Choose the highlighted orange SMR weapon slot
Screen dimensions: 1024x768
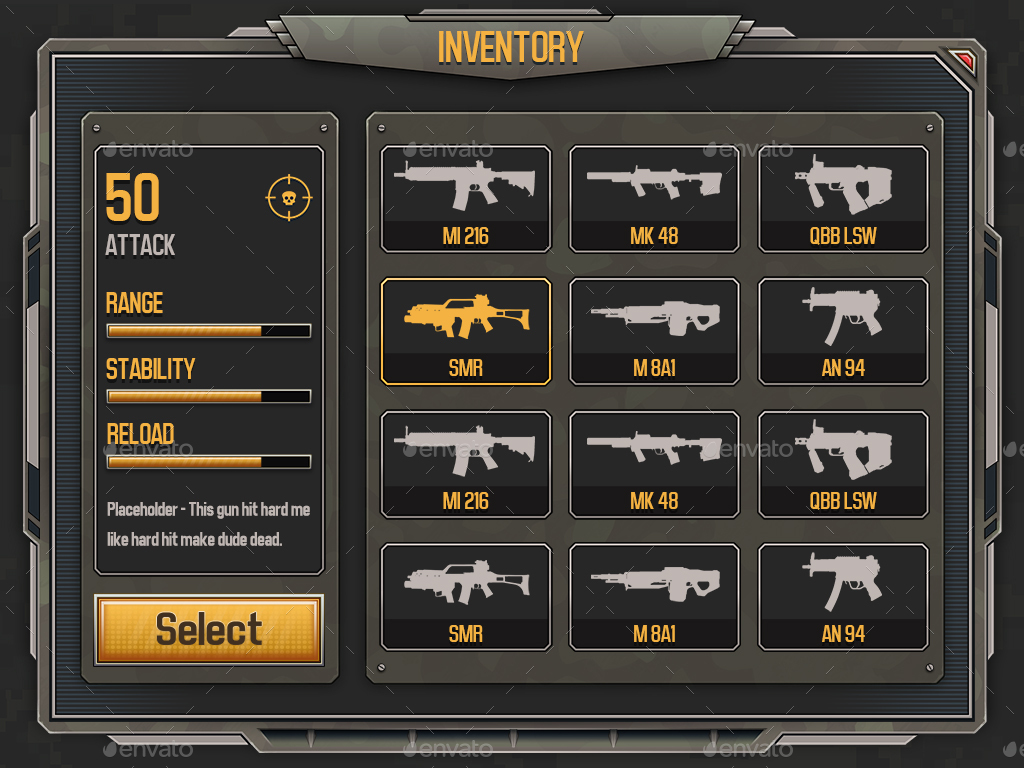point(466,331)
